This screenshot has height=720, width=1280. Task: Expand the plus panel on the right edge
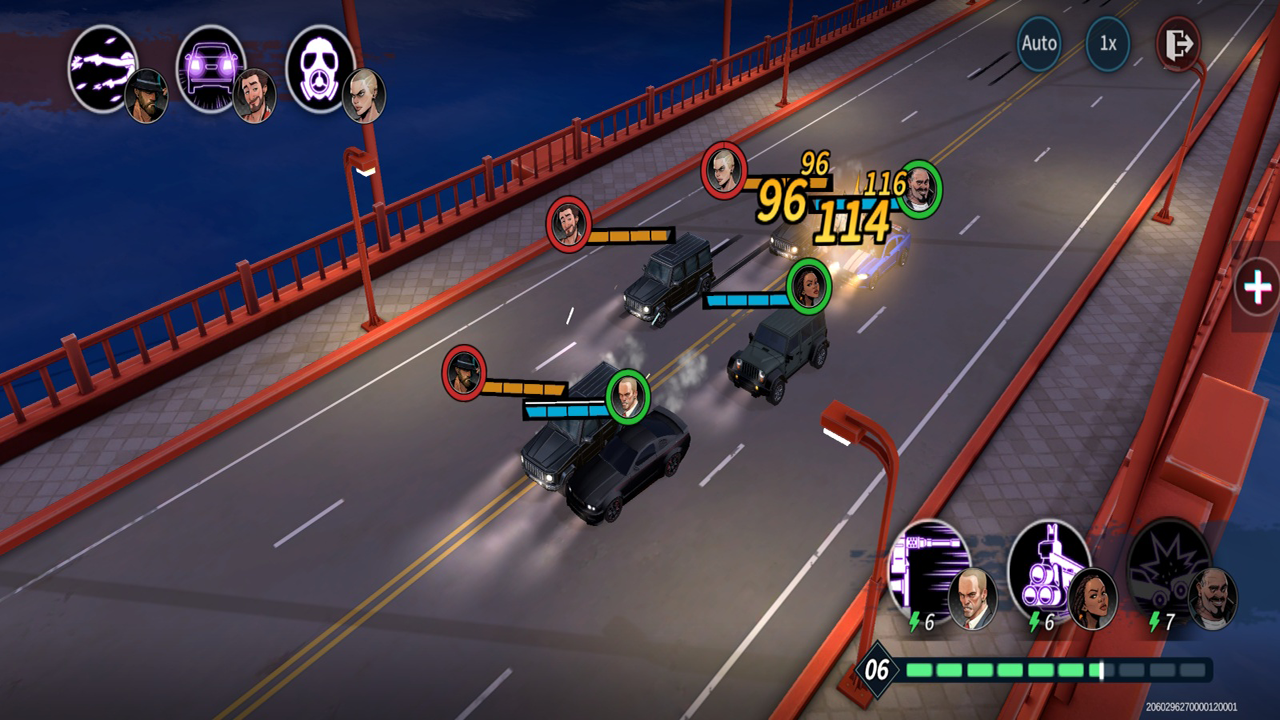click(x=1256, y=288)
